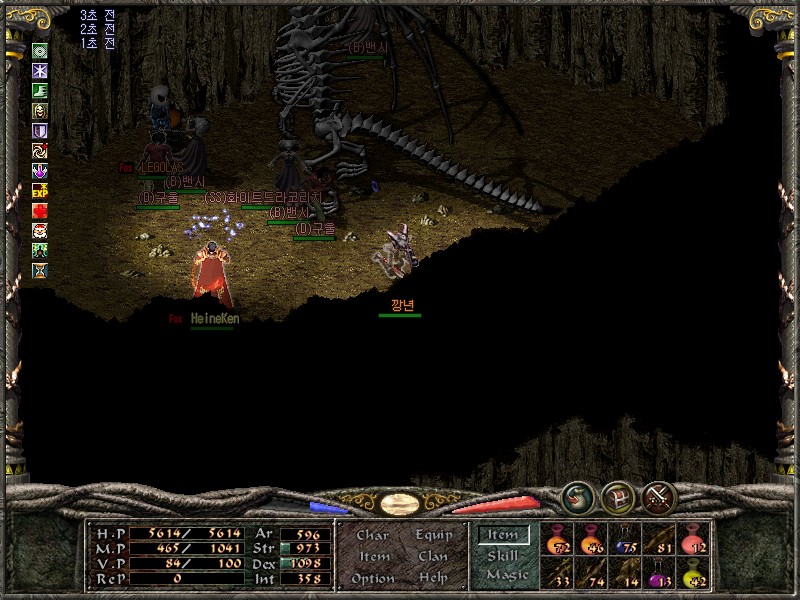
Task: Open the Char menu
Action: point(372,535)
